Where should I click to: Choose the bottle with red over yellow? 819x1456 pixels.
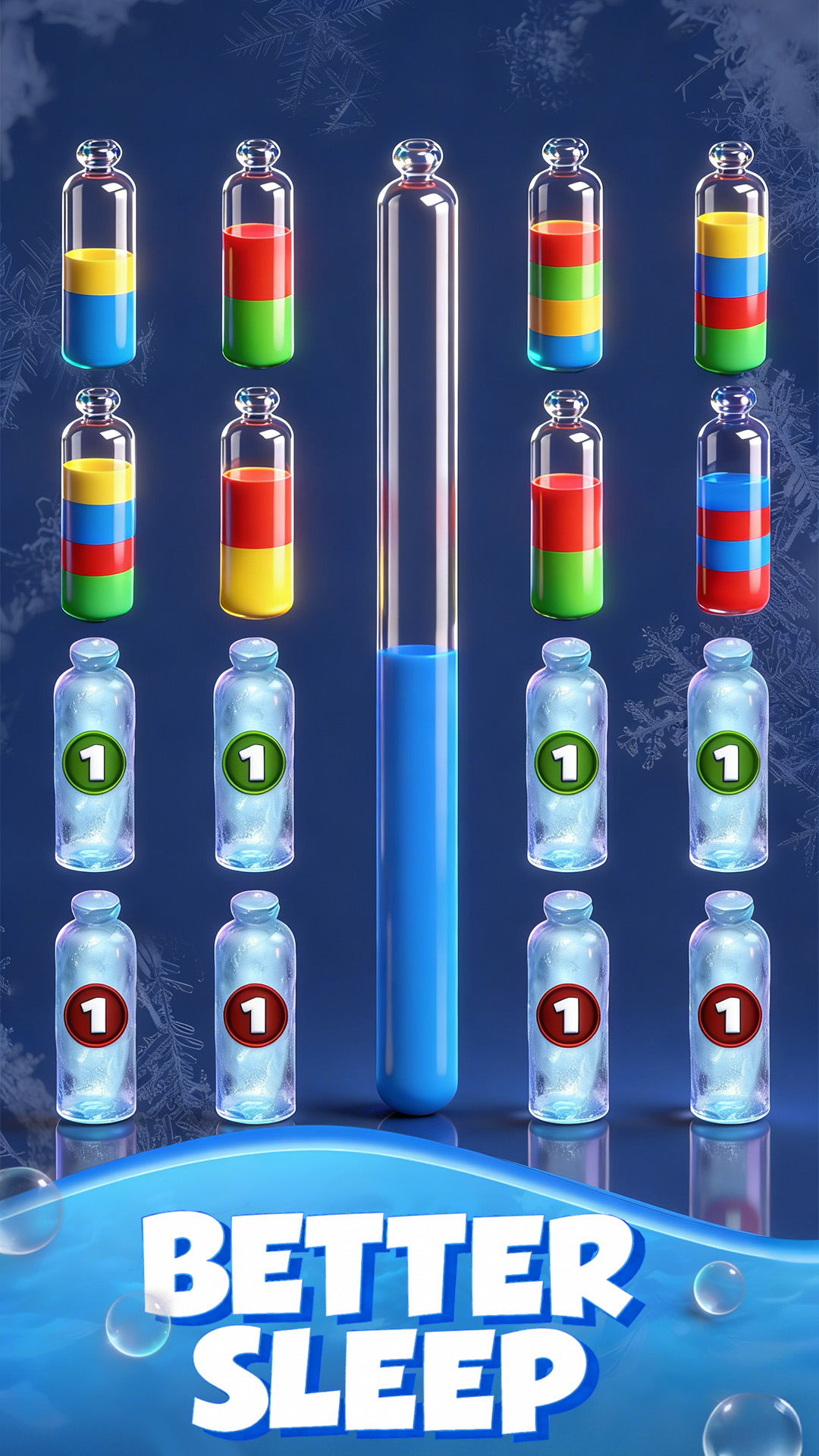click(x=256, y=504)
